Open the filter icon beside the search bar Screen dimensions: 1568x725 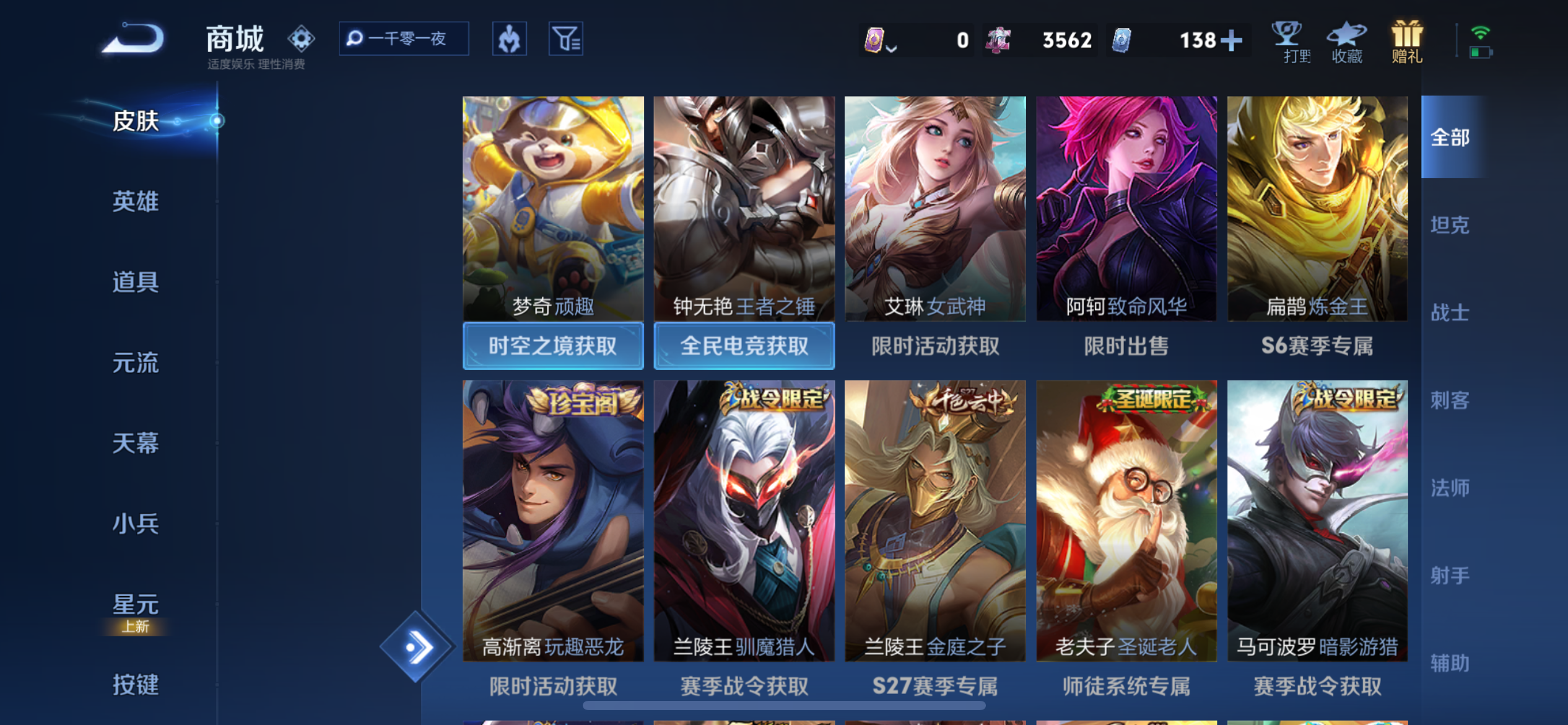click(565, 38)
